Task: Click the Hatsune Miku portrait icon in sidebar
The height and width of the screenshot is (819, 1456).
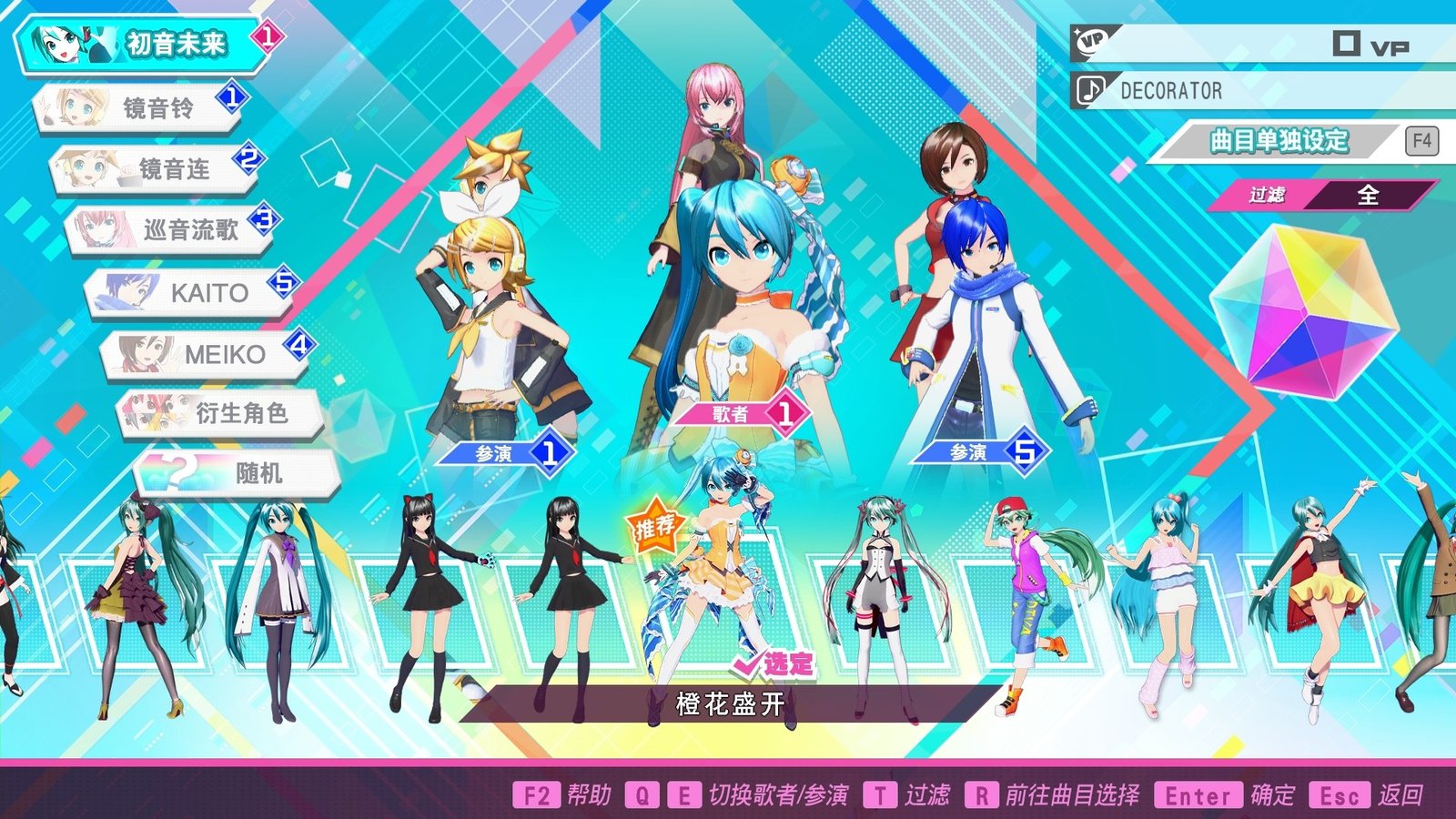Action: point(59,41)
